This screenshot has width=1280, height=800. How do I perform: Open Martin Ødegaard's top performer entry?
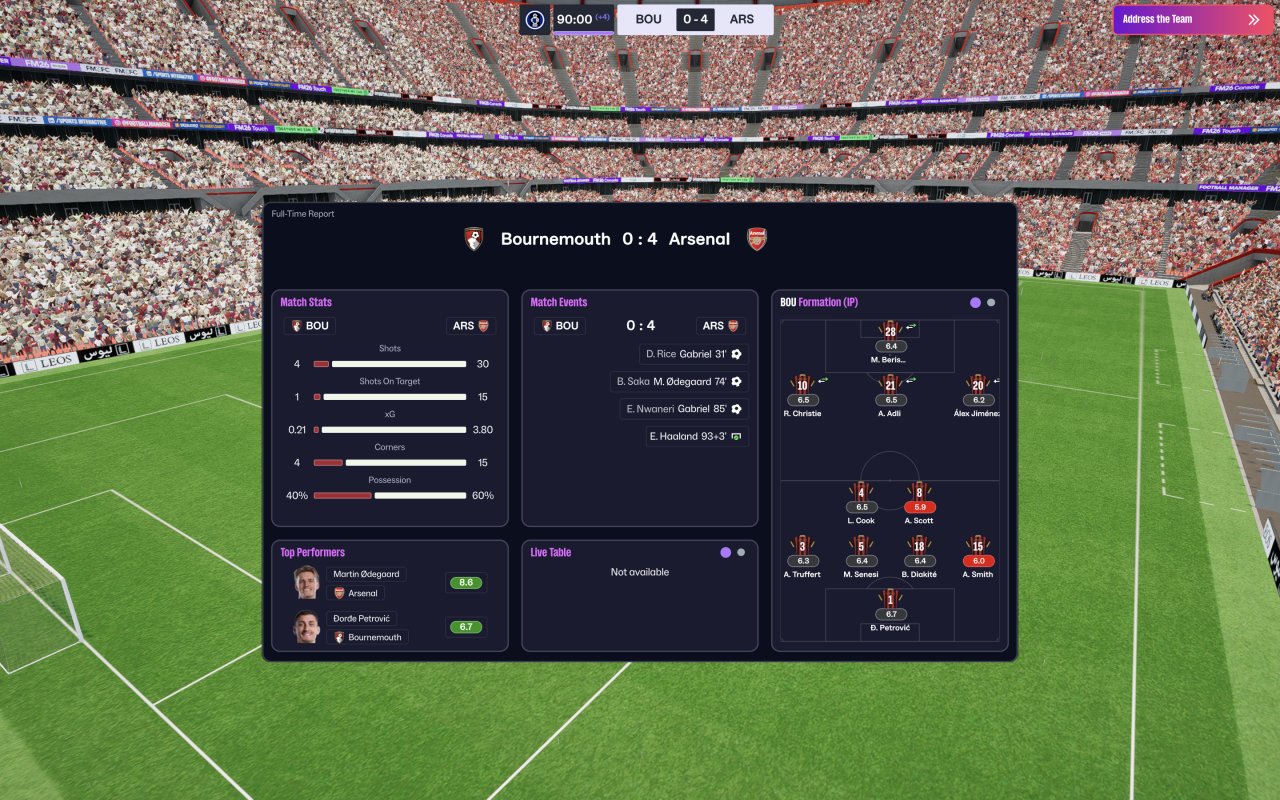pos(366,574)
